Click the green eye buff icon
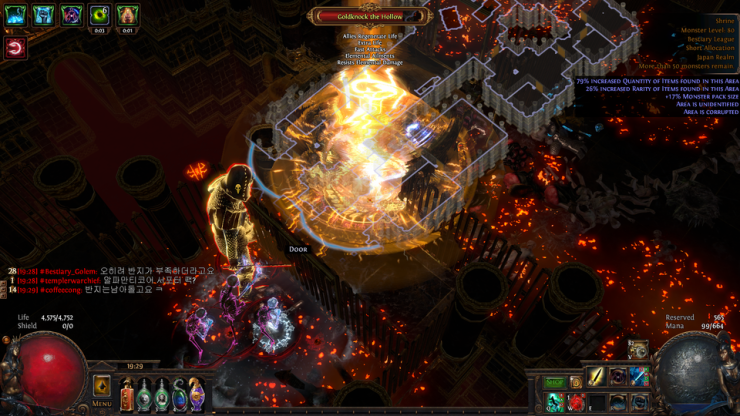Screen dimensions: 740x416 (99, 15)
